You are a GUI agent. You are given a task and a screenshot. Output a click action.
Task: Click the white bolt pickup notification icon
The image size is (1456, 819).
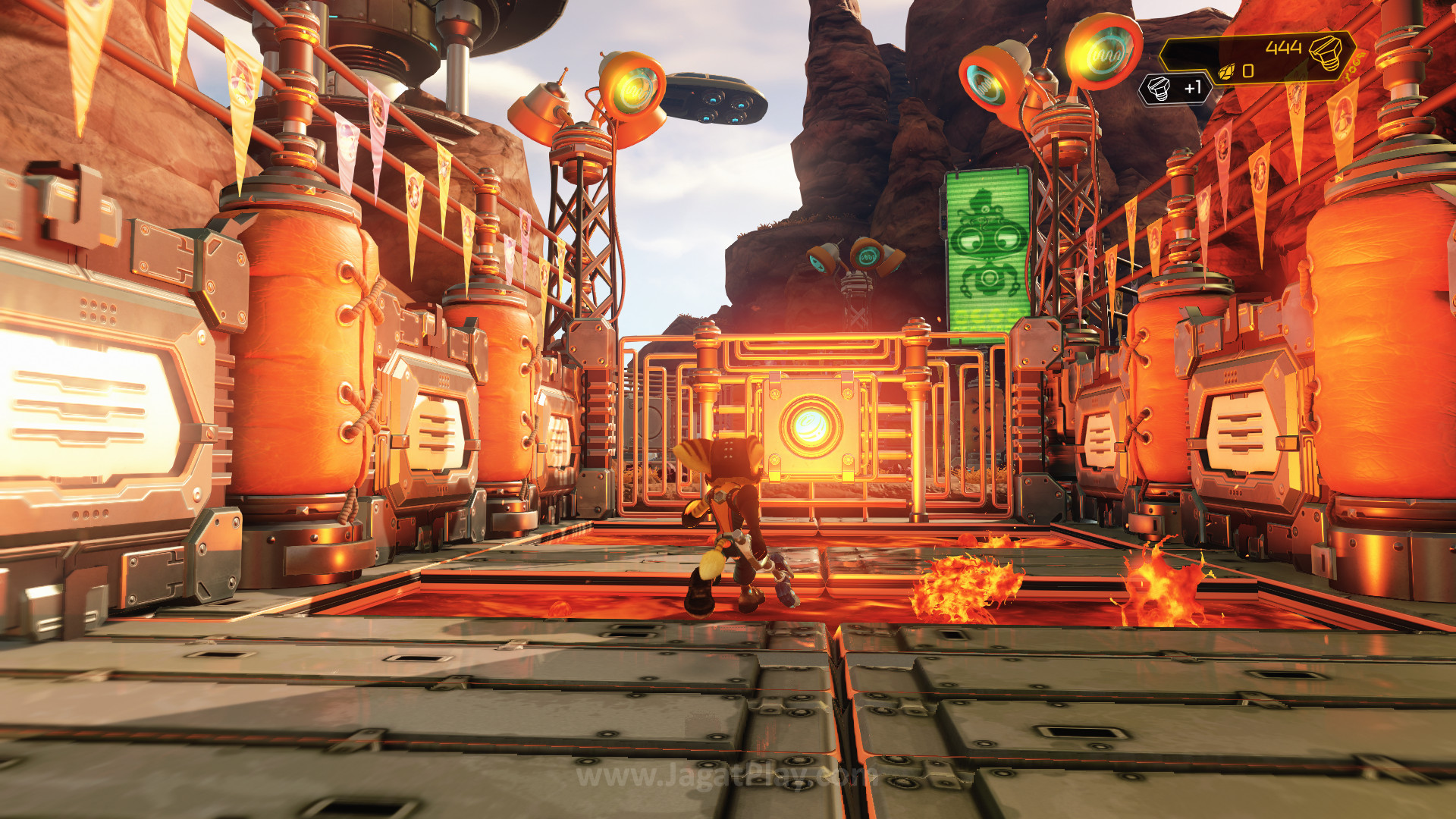1158,89
